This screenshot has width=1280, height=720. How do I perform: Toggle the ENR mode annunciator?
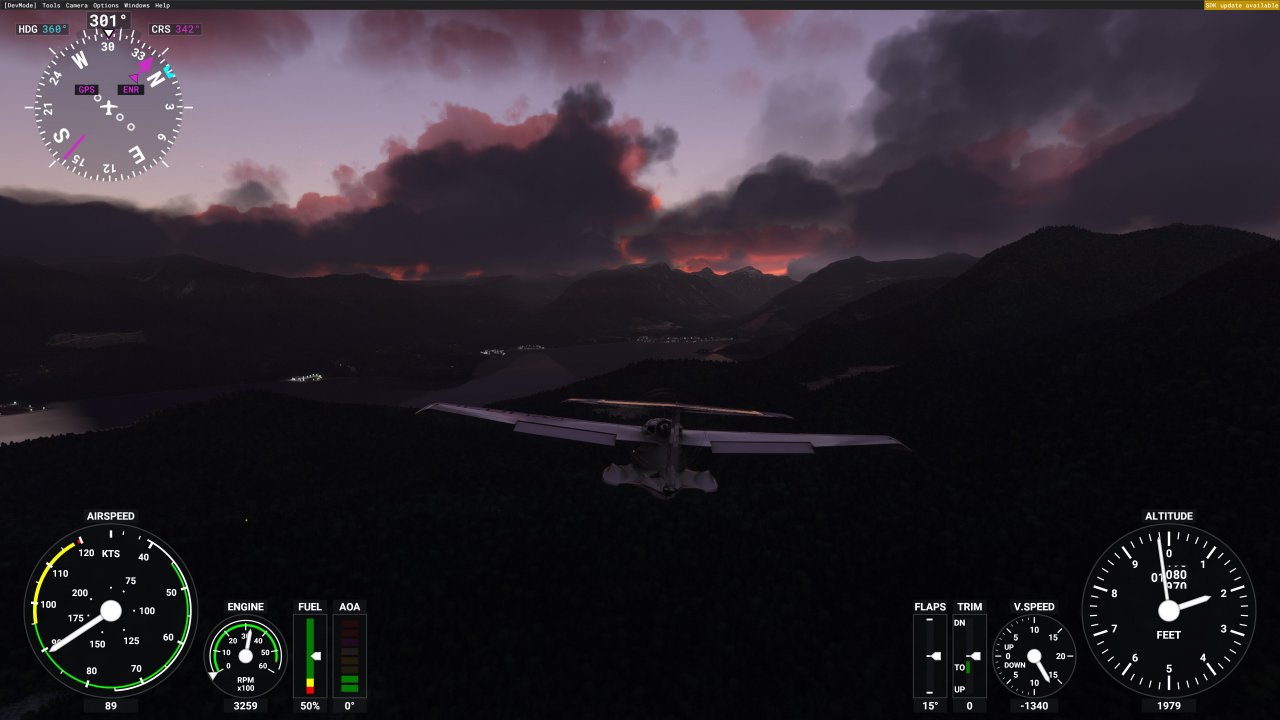pyautogui.click(x=130, y=89)
